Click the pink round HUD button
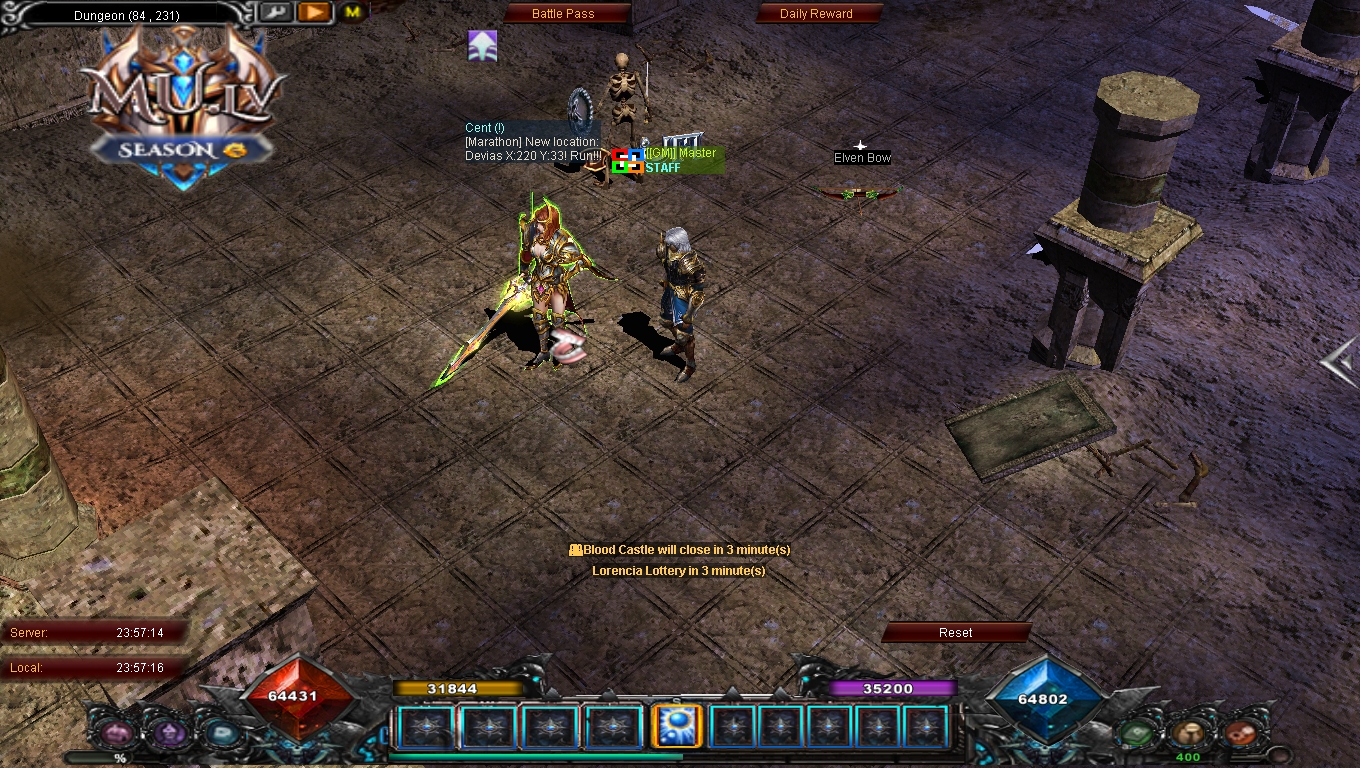Viewport: 1360px width, 768px height. [116, 734]
